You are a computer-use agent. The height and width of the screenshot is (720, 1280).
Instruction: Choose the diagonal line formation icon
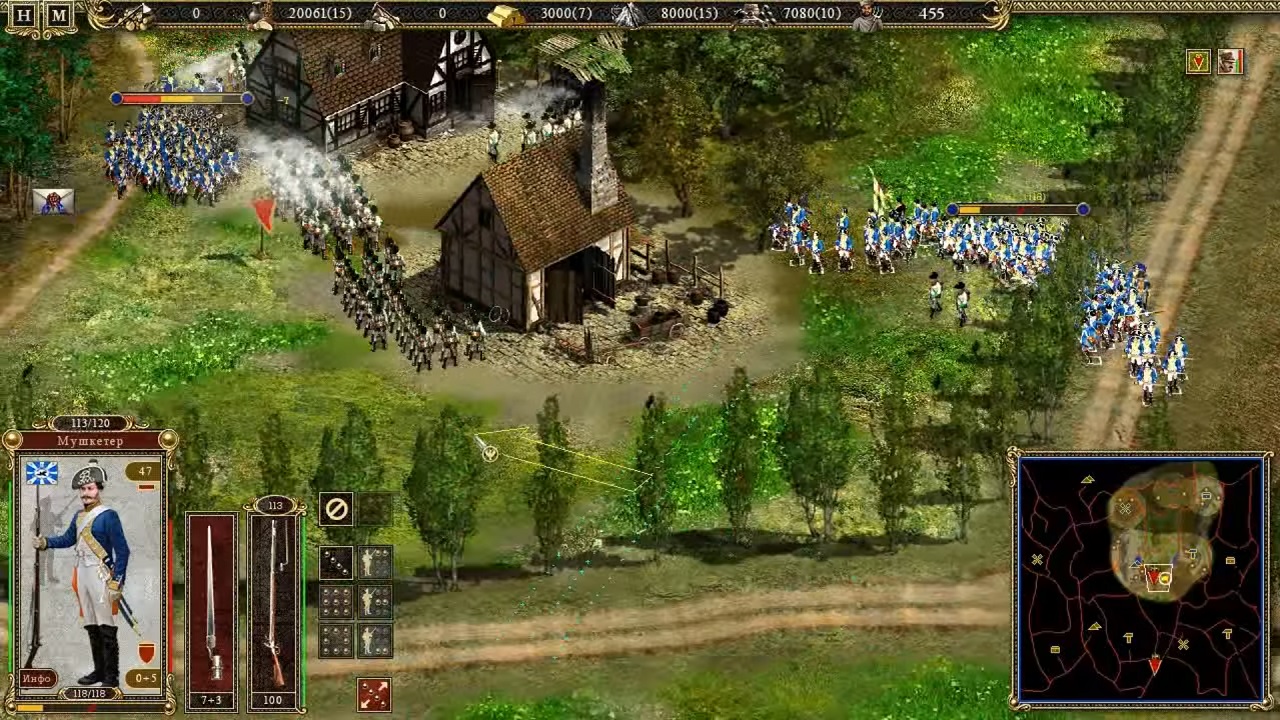coord(336,563)
